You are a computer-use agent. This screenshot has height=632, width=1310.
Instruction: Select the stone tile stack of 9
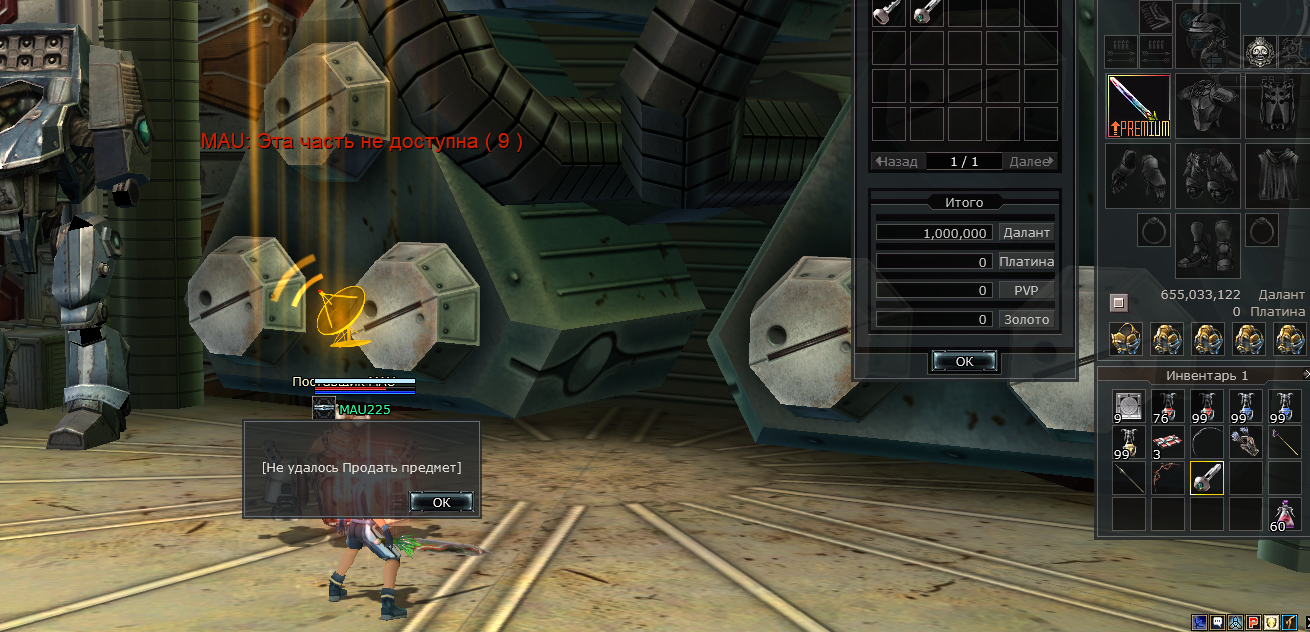pyautogui.click(x=1128, y=407)
